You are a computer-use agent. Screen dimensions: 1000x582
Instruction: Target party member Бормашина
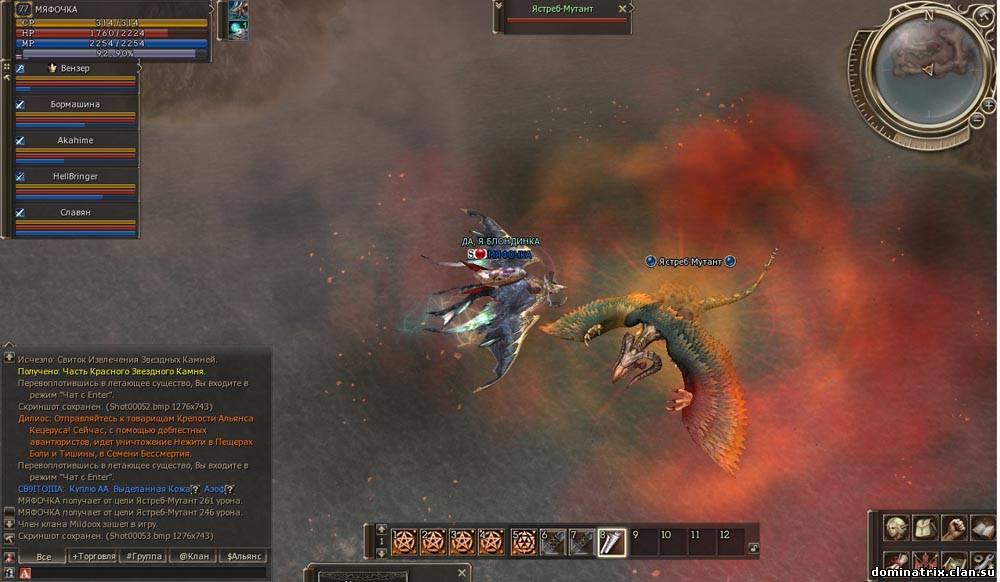point(75,105)
